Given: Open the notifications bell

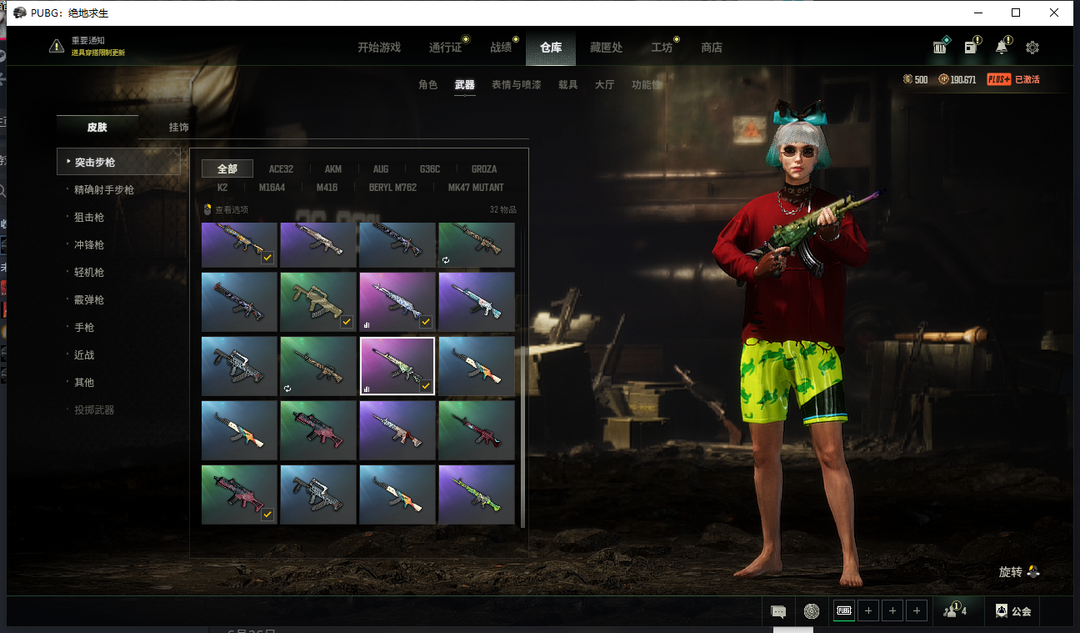Looking at the screenshot, I should tap(1001, 48).
